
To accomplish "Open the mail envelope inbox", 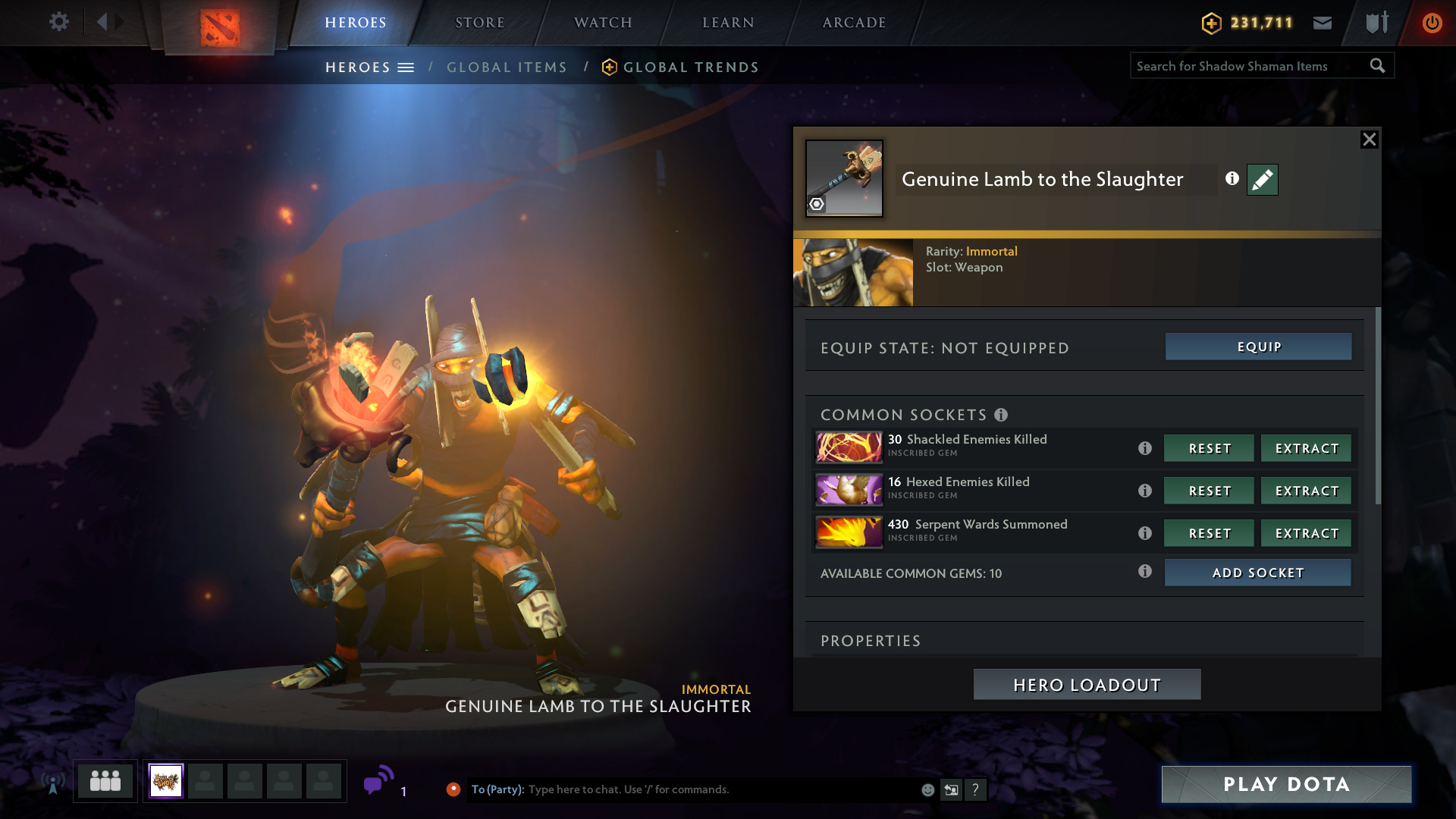I will click(1323, 23).
